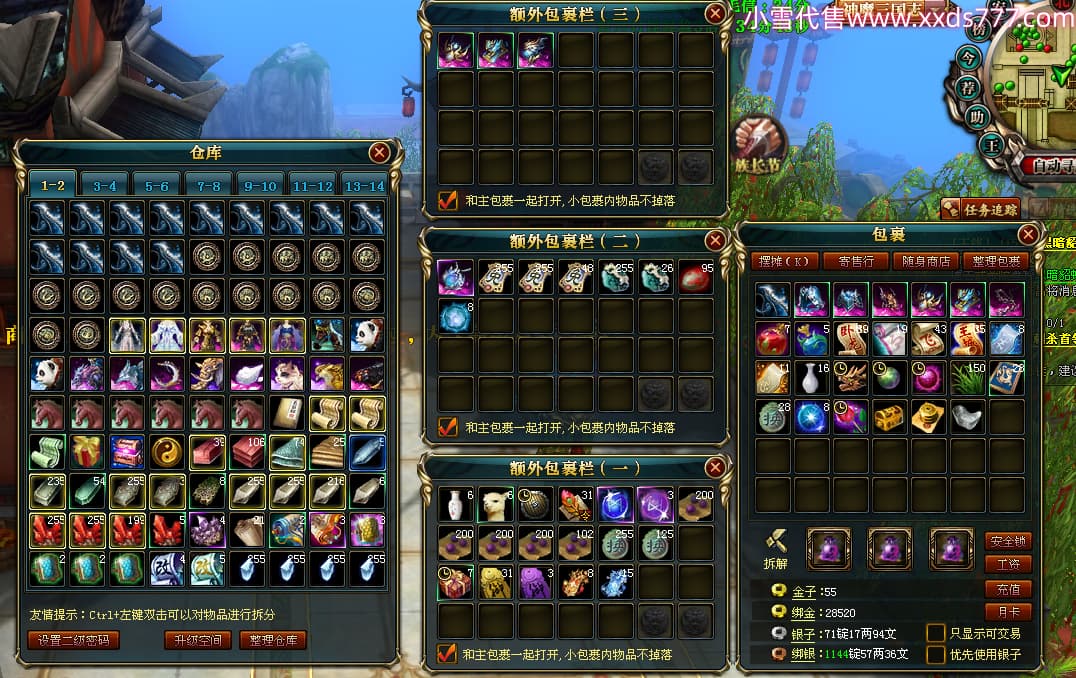1076x678 pixels.
Task: Open warehouse tab 13-14
Action: pos(364,185)
